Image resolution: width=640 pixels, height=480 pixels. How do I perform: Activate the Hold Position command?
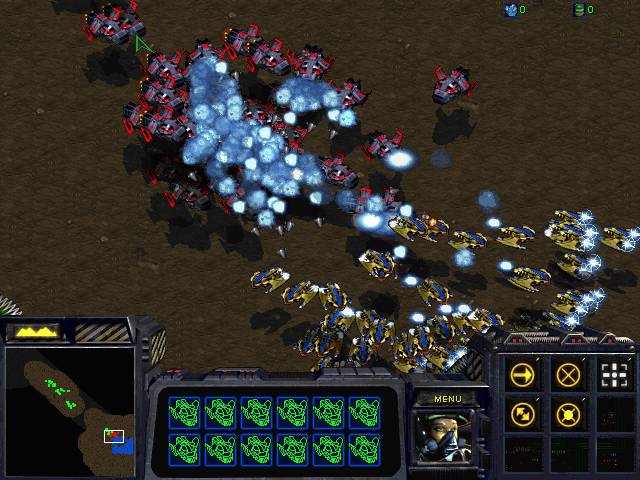[569, 413]
